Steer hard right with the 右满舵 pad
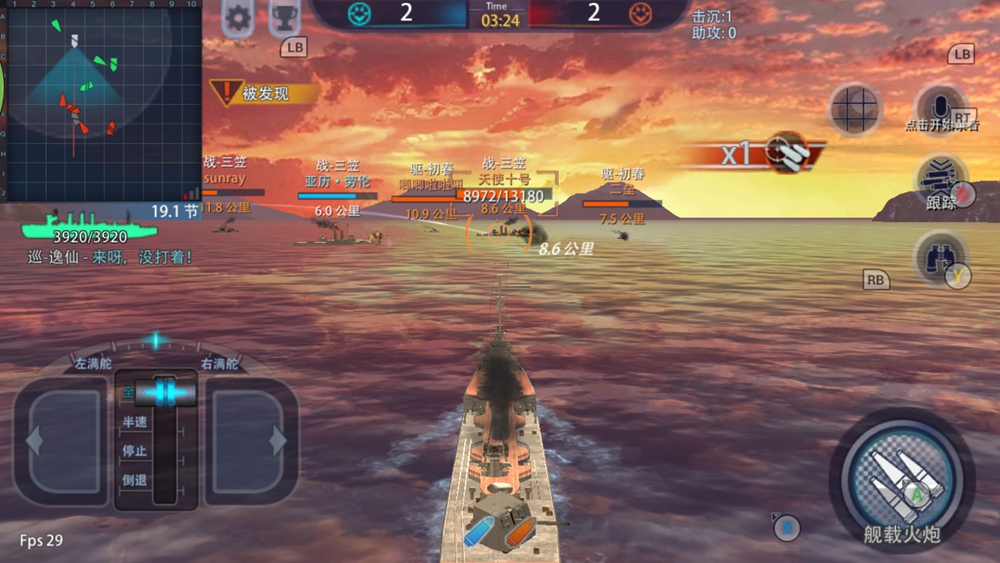1000x563 pixels. pyautogui.click(x=250, y=439)
